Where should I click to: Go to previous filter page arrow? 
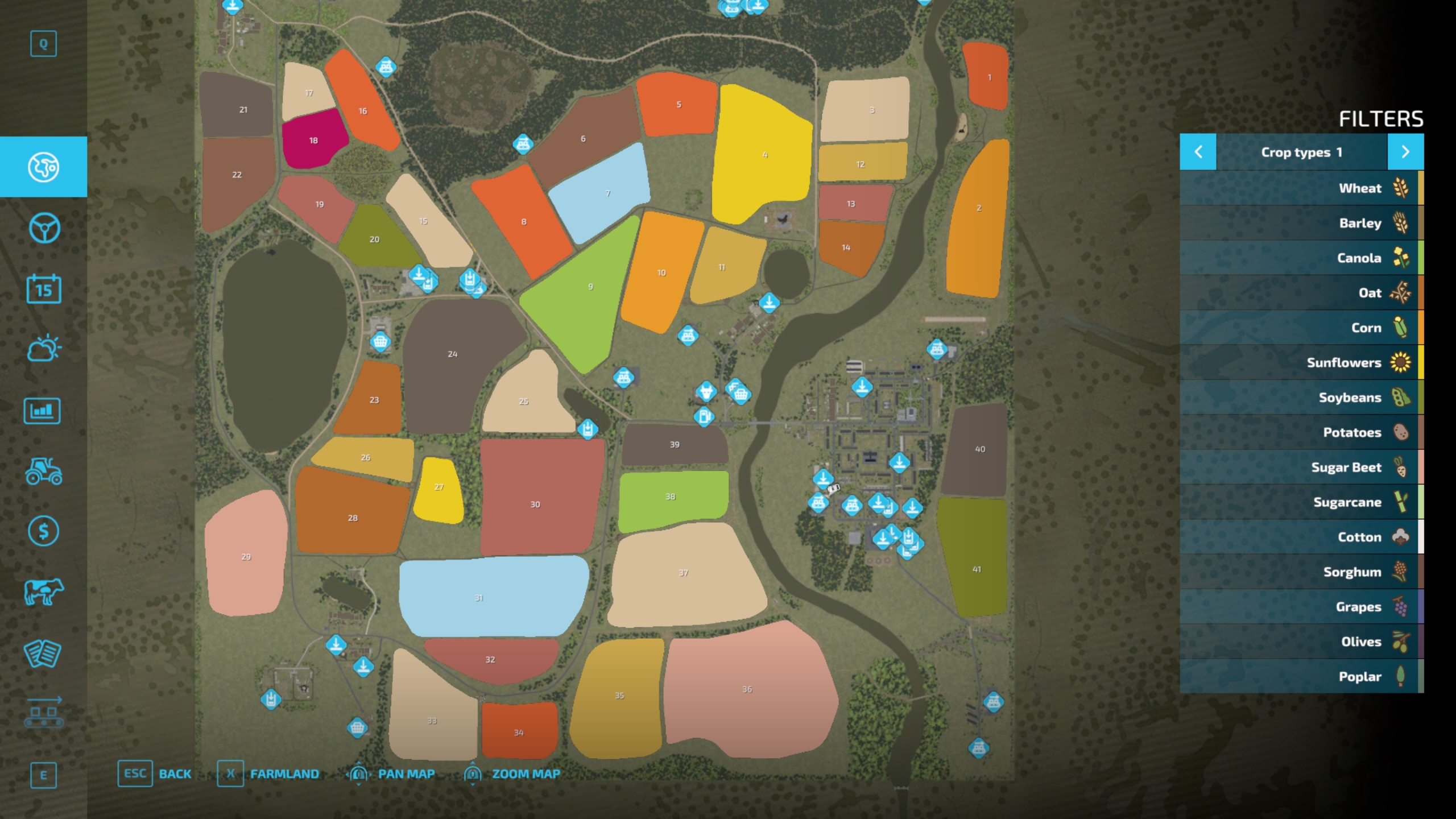coord(1198,152)
